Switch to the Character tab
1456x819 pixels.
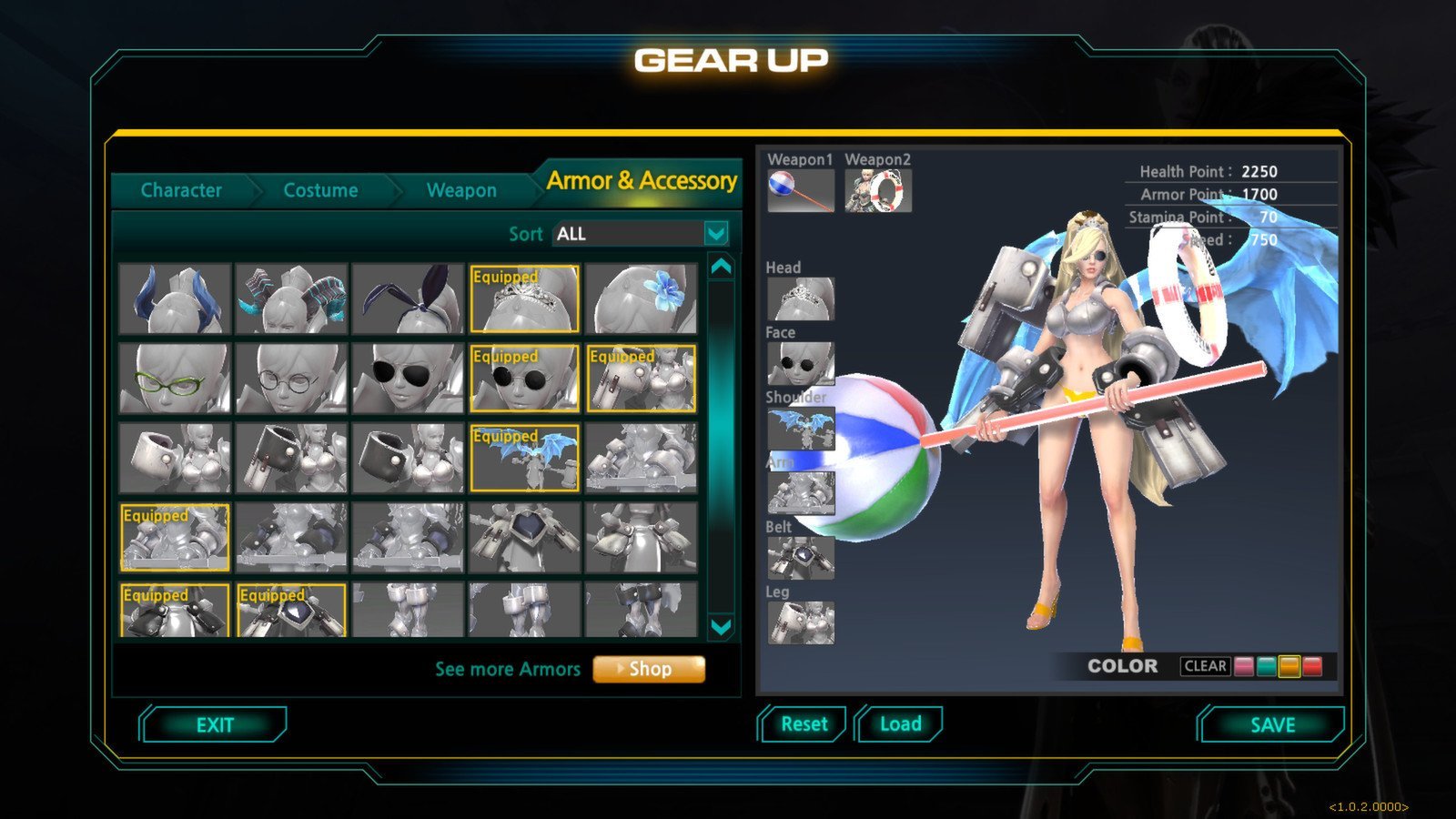point(181,190)
